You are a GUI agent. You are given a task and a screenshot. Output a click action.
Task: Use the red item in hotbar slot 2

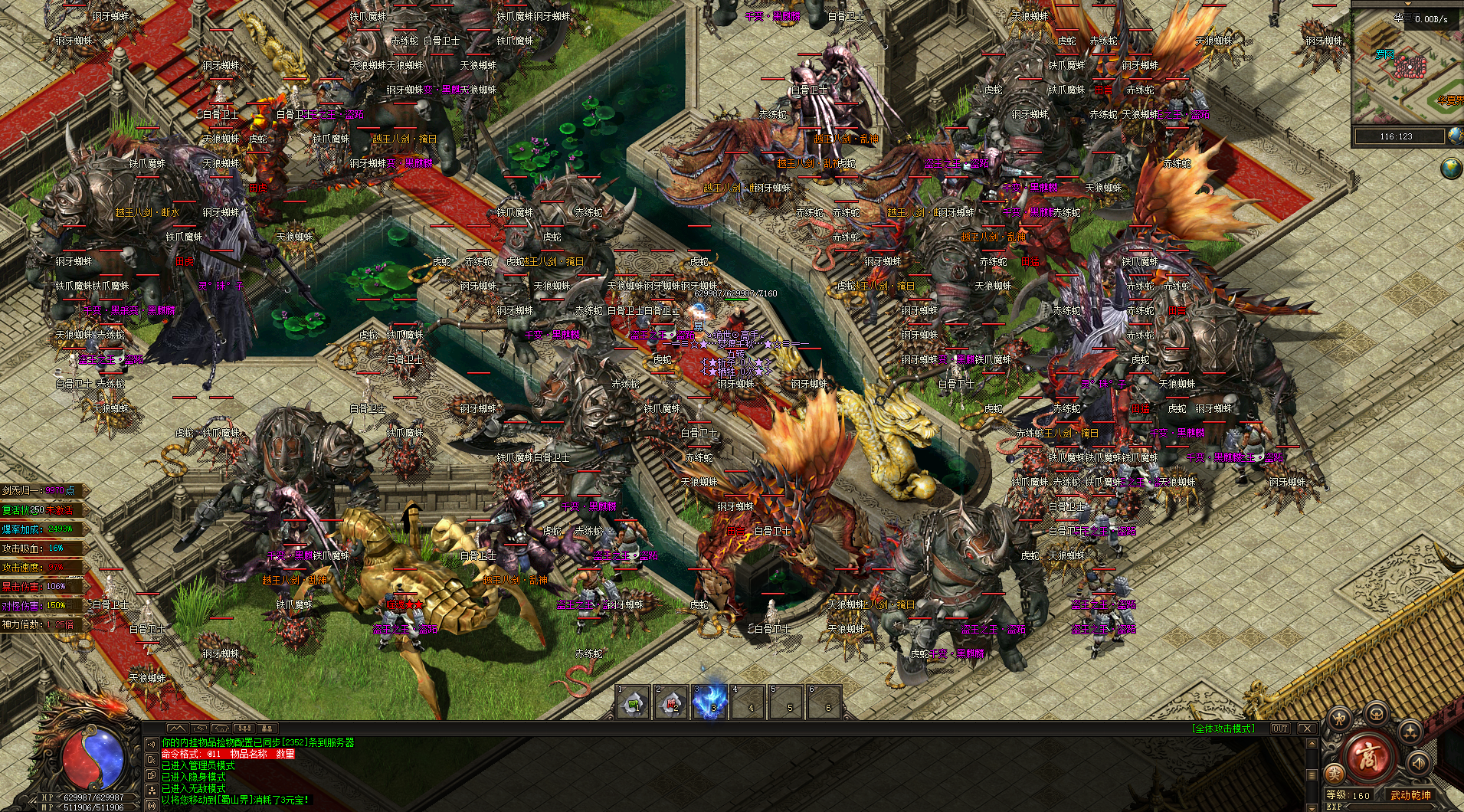672,703
